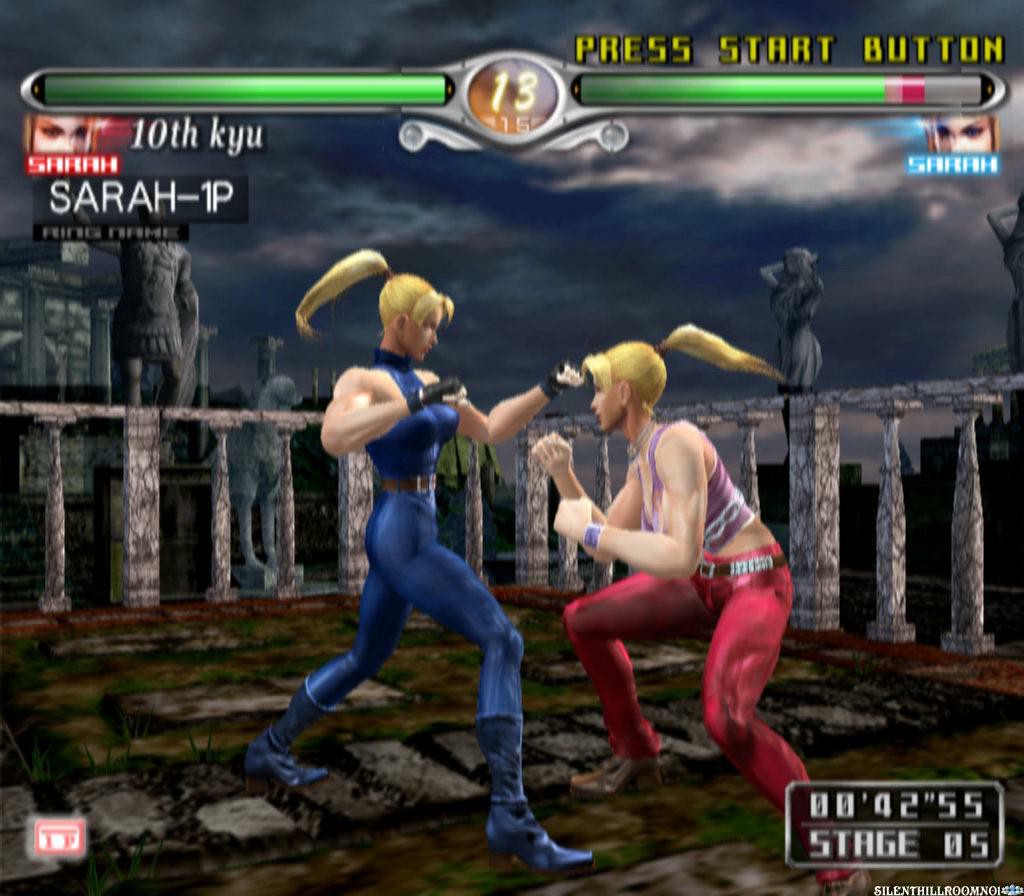Select the SARAH-1P ring name panel
1024x896 pixels.
click(140, 199)
